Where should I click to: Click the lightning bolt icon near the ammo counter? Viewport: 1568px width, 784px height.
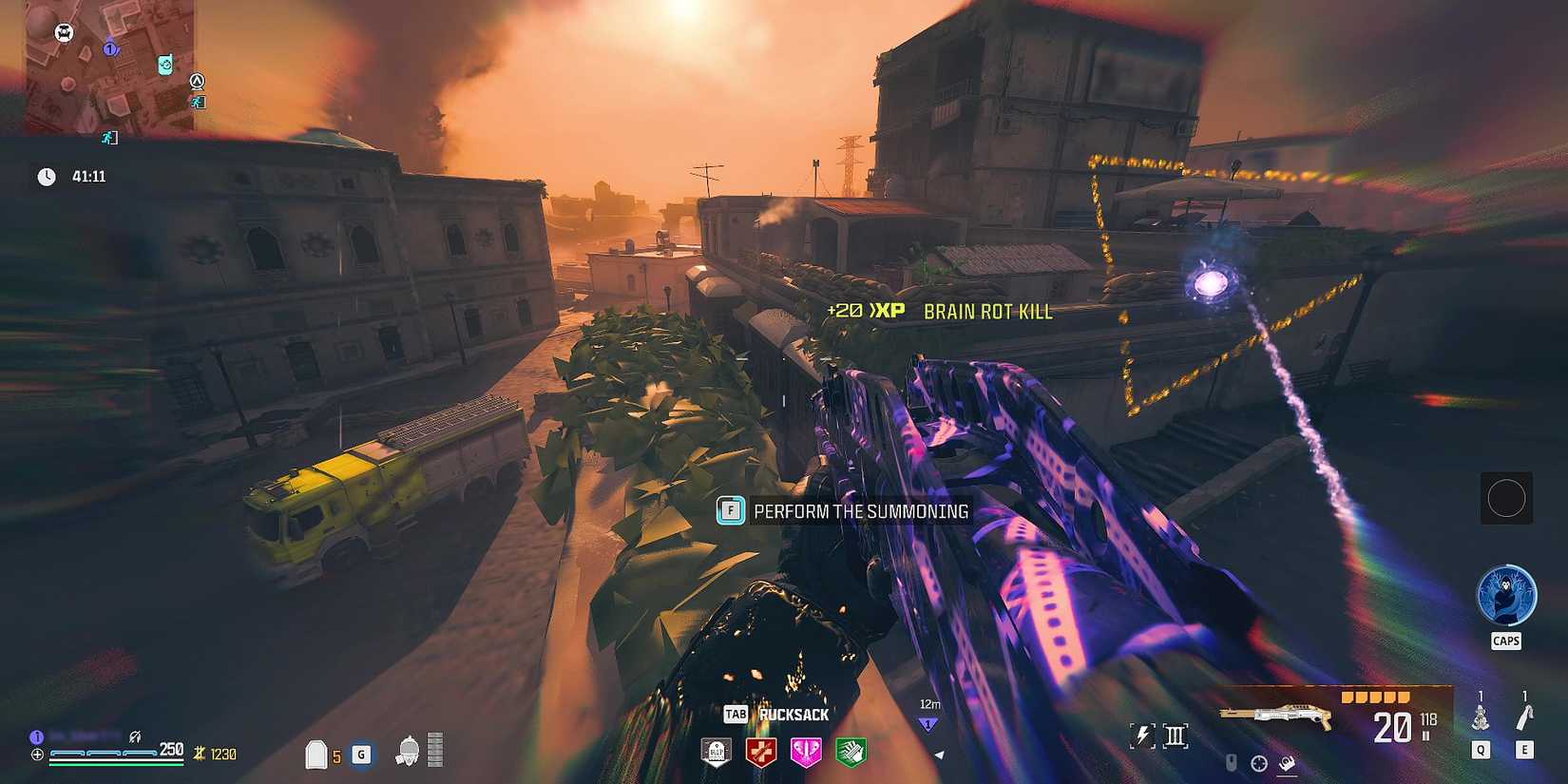point(1141,734)
